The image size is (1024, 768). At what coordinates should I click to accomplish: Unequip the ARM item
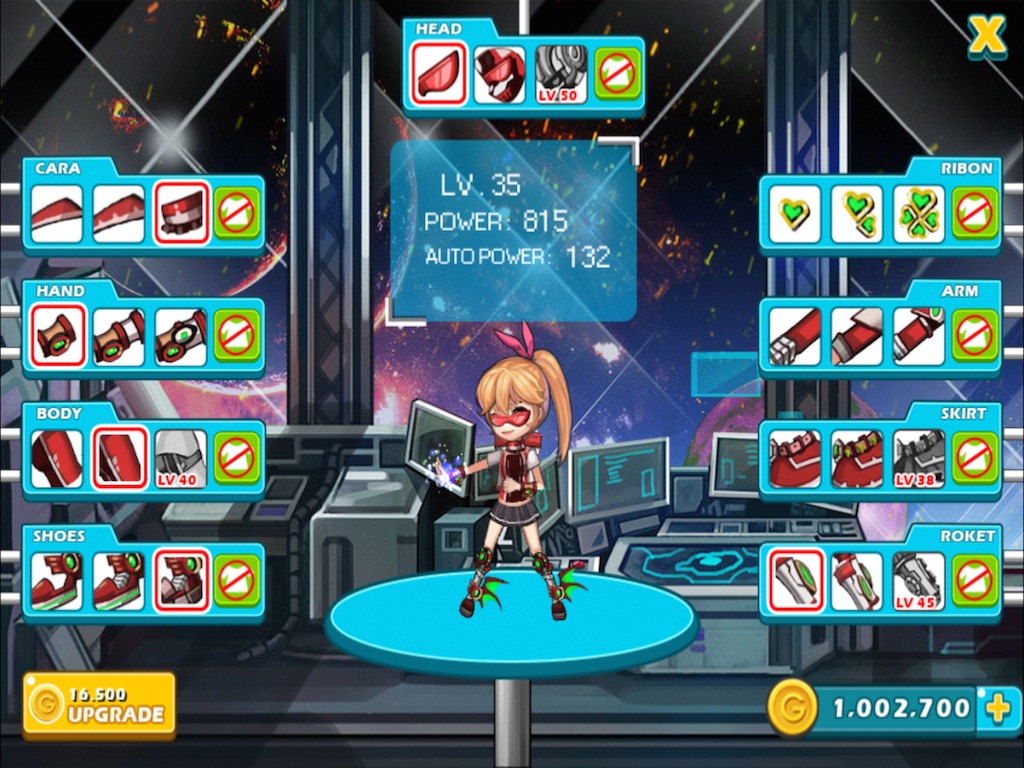tap(974, 336)
